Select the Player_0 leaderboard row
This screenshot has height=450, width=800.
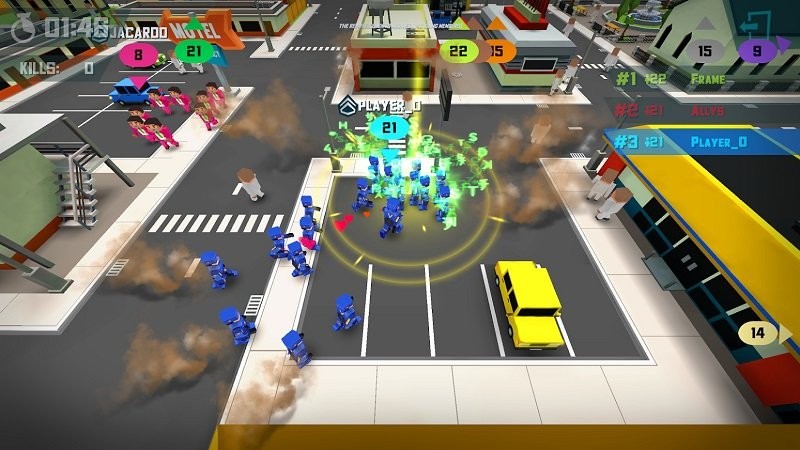pyautogui.click(x=700, y=142)
